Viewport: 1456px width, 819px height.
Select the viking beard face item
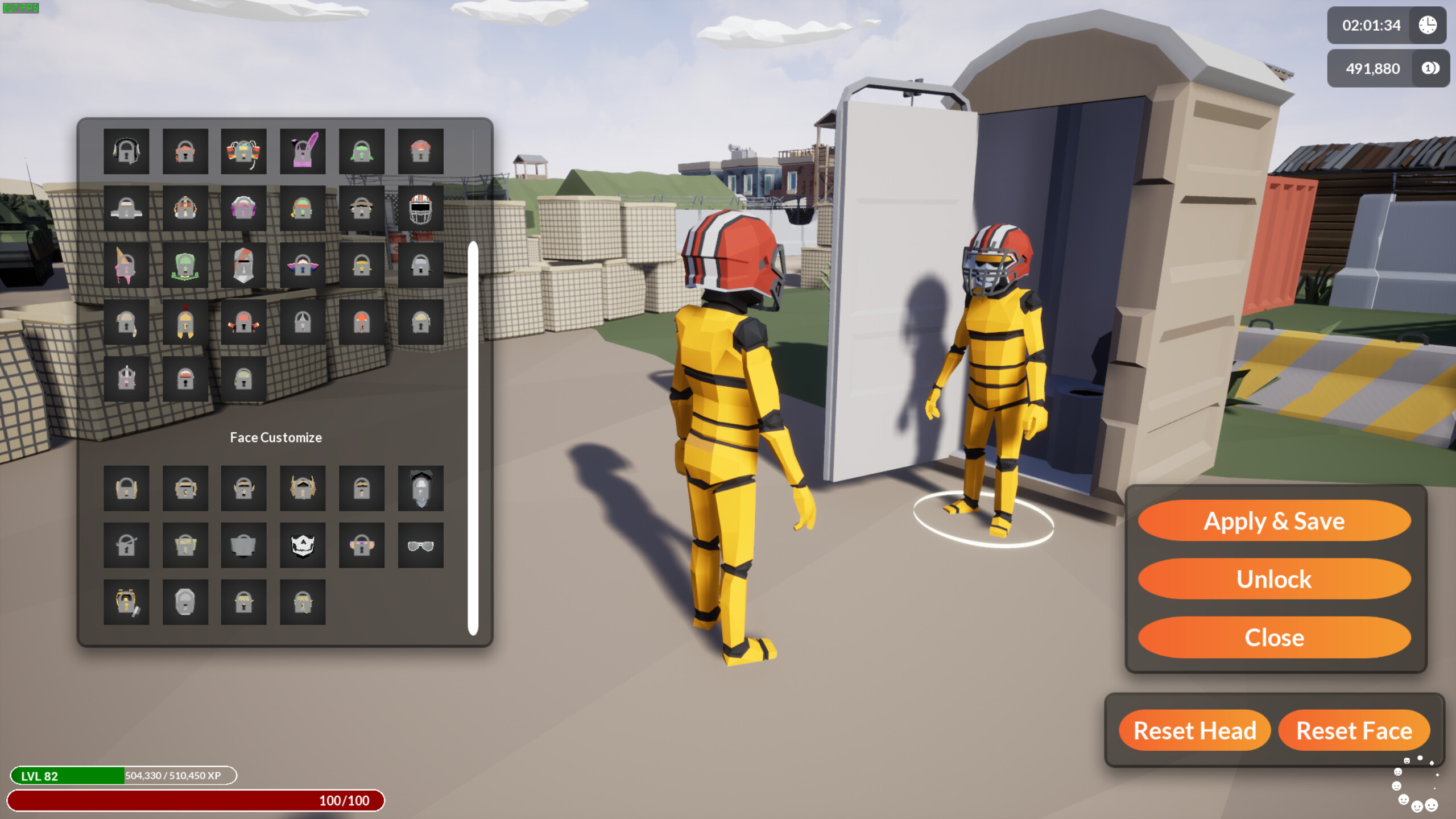[303, 488]
